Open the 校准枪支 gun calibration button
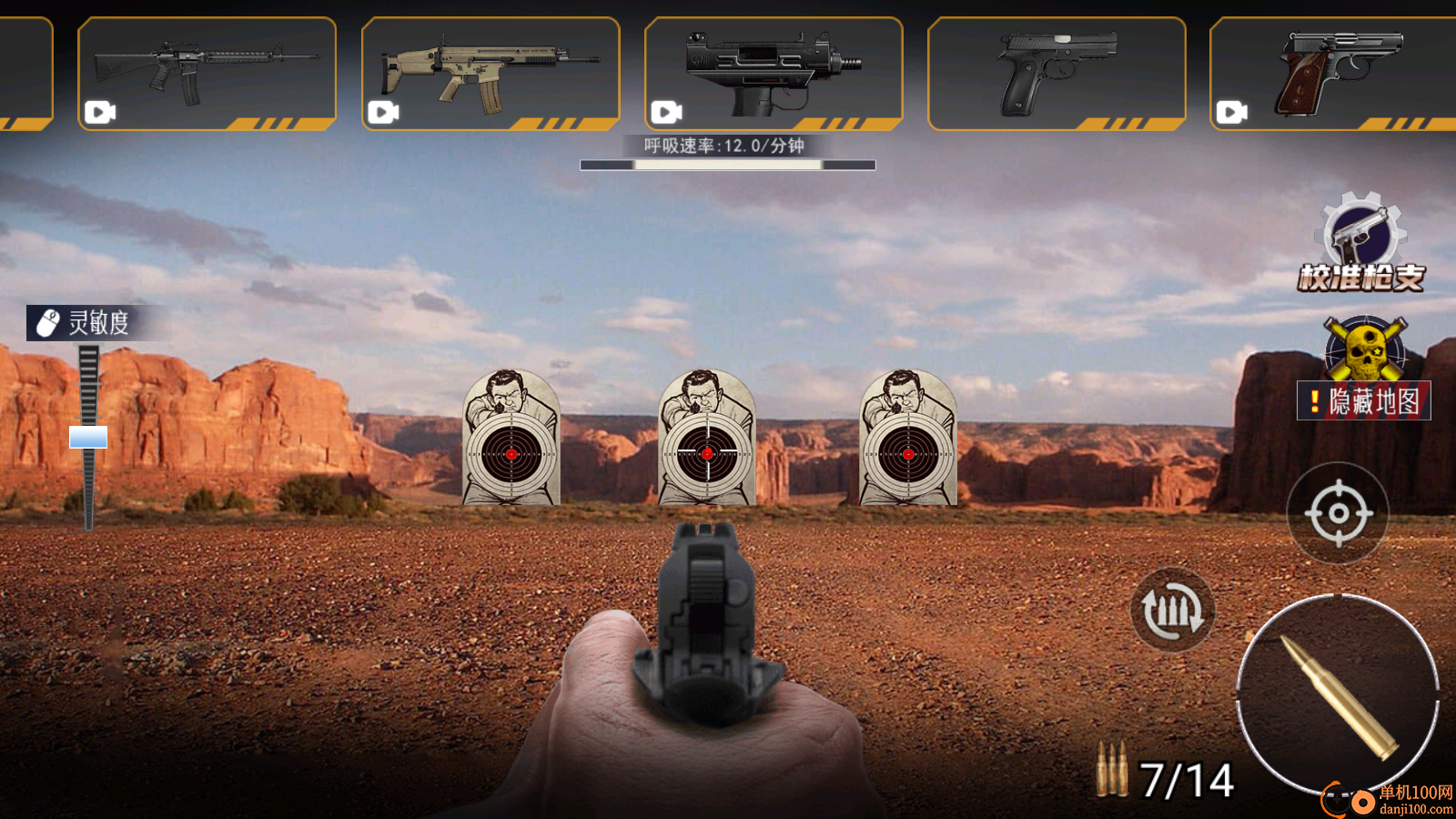 coord(1361,242)
